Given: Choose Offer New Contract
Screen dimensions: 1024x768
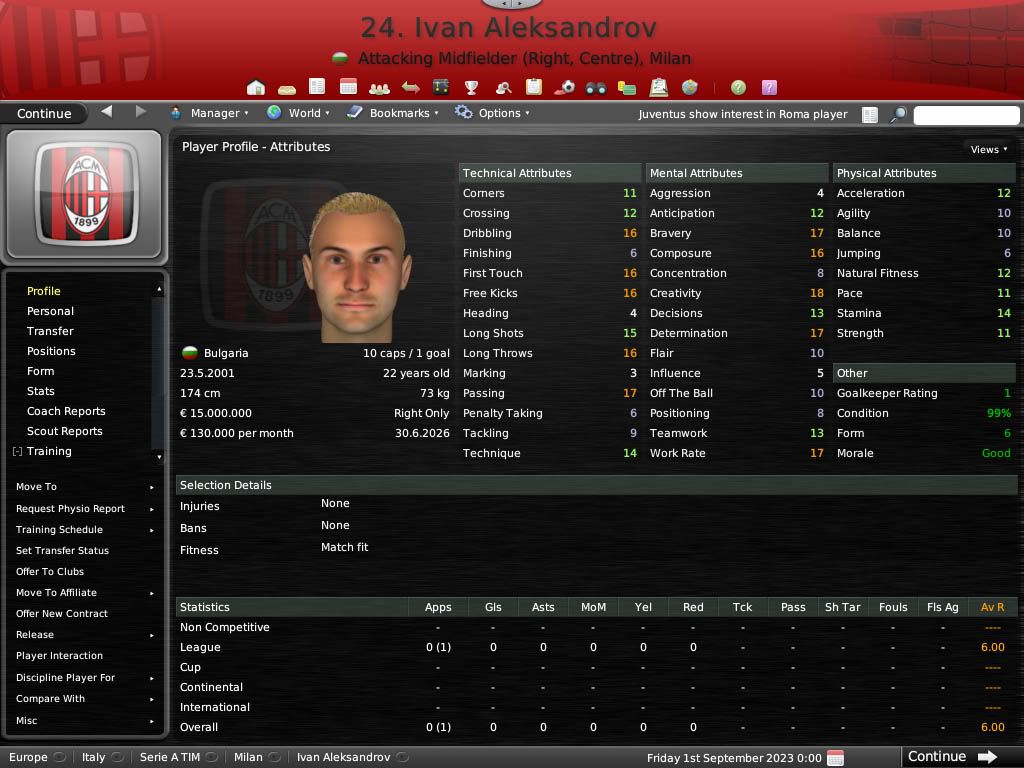Looking at the screenshot, I should coord(62,614).
